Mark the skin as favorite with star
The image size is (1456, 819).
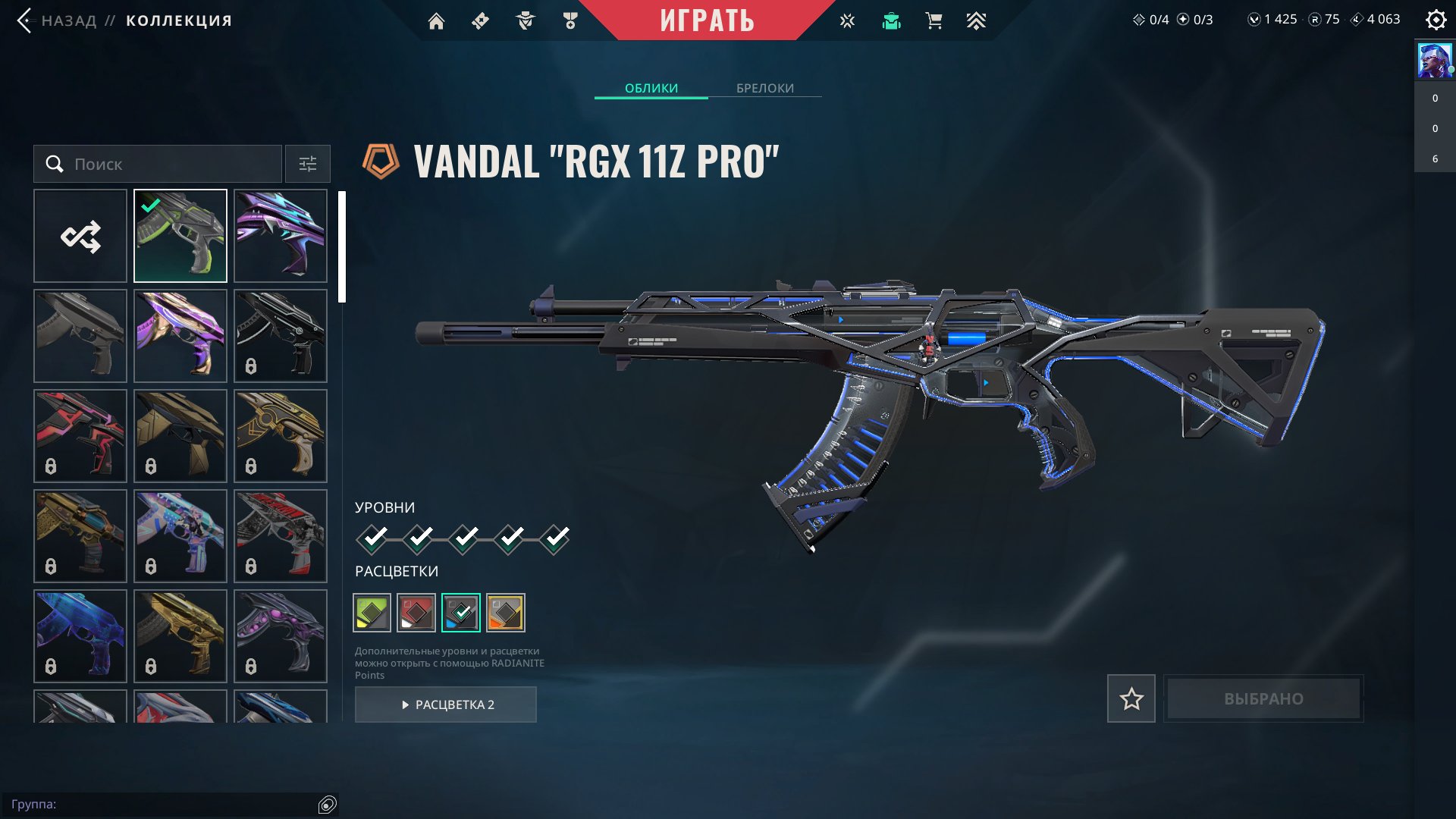point(1131,698)
